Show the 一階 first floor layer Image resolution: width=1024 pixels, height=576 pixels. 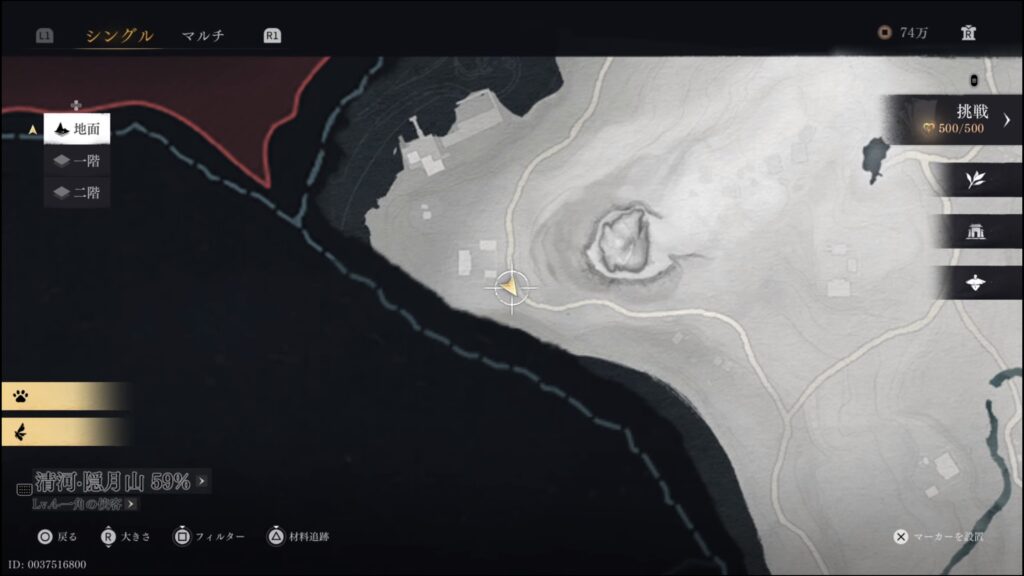(77, 161)
